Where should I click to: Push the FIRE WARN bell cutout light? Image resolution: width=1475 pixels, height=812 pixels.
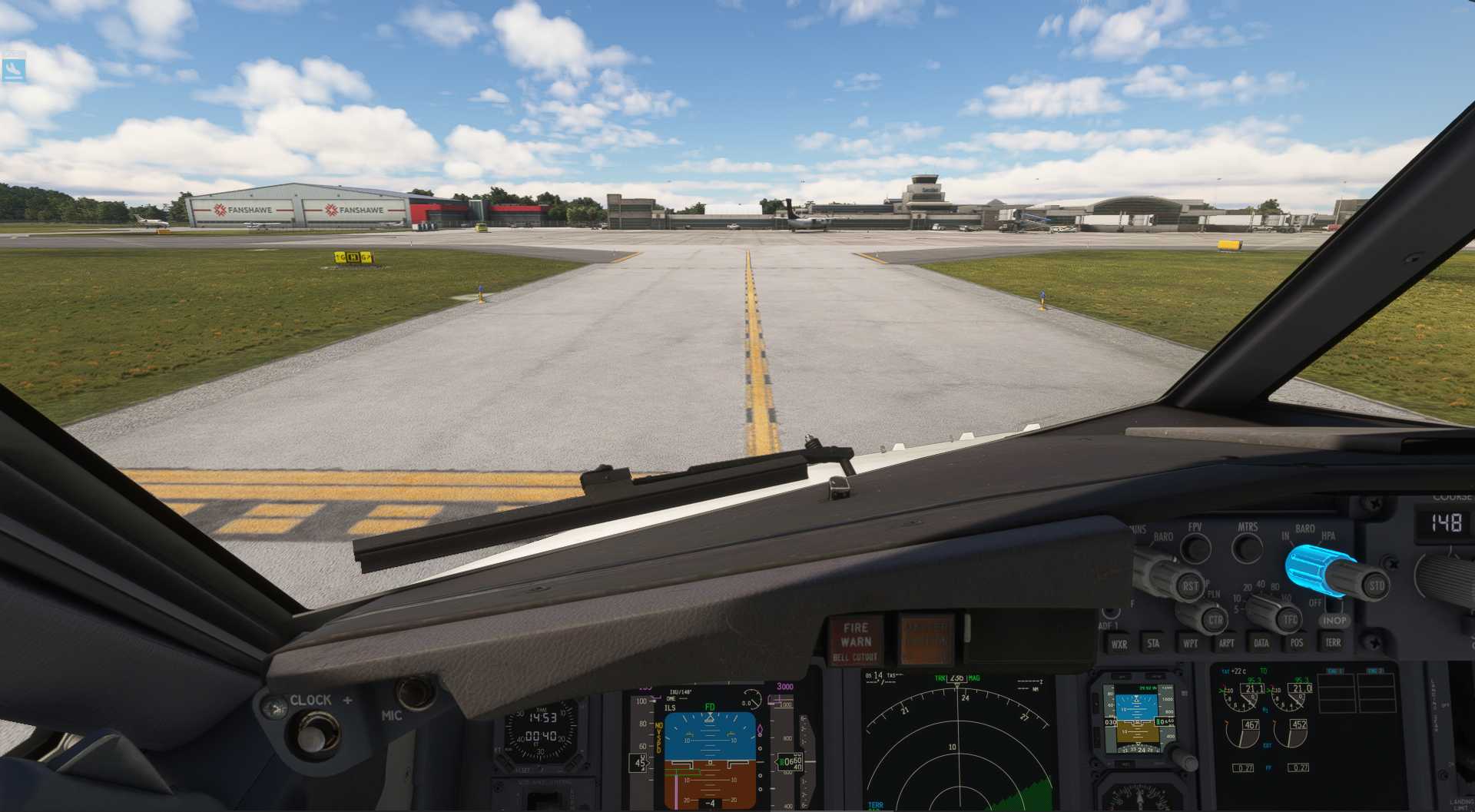pos(855,640)
